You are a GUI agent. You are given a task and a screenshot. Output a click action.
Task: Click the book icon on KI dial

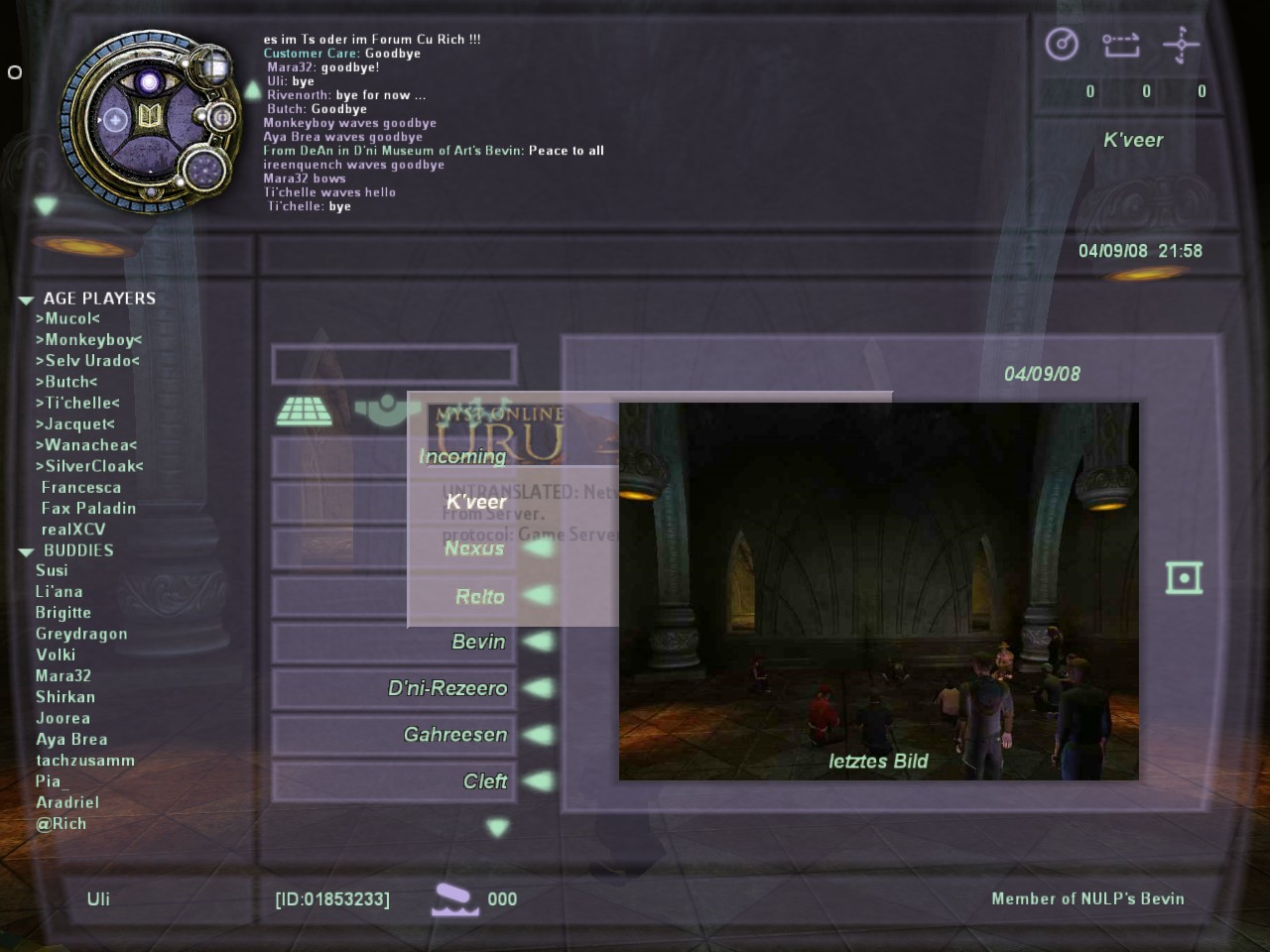pos(150,118)
